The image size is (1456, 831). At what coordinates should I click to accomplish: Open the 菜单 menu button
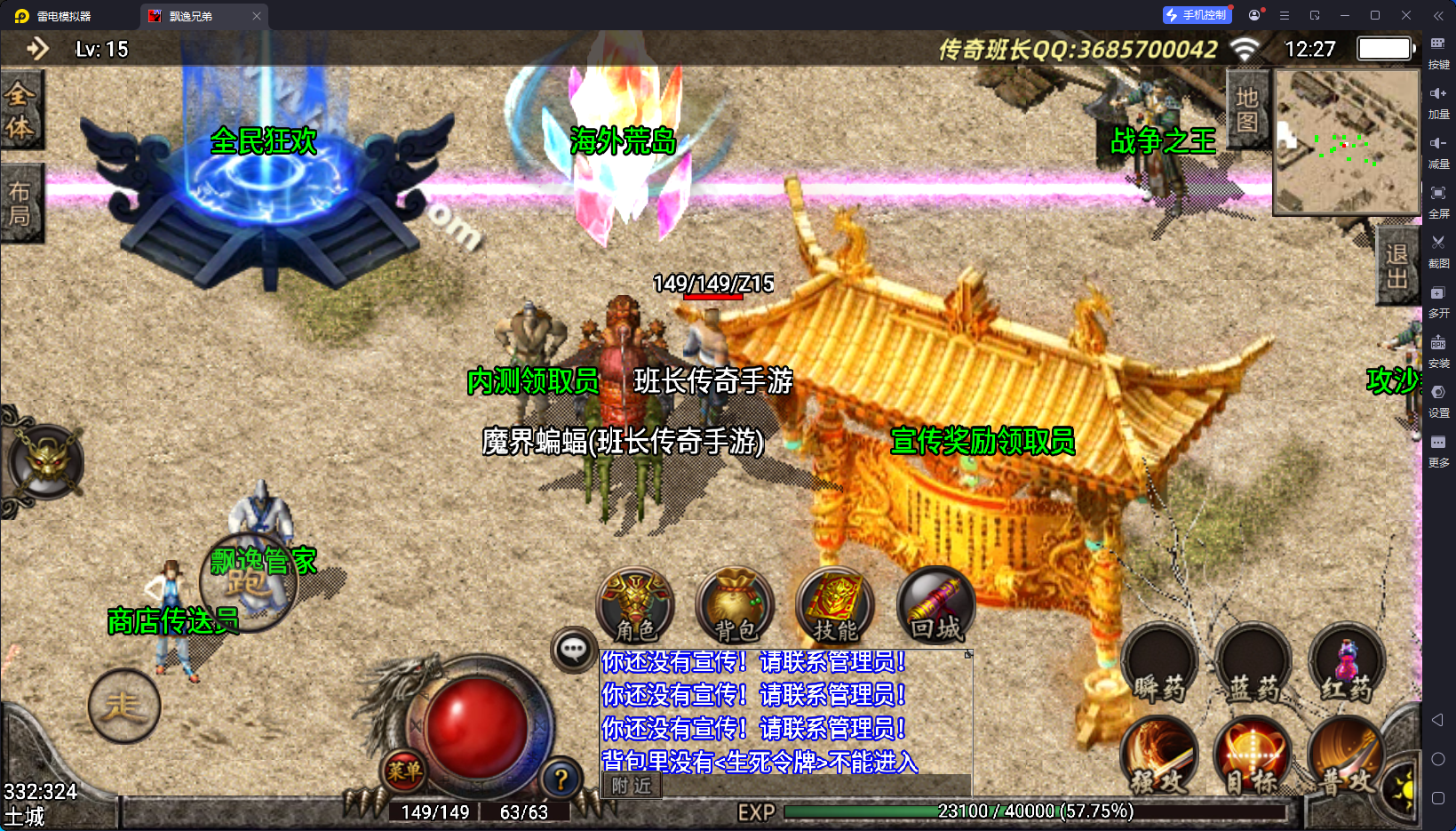pos(404,771)
